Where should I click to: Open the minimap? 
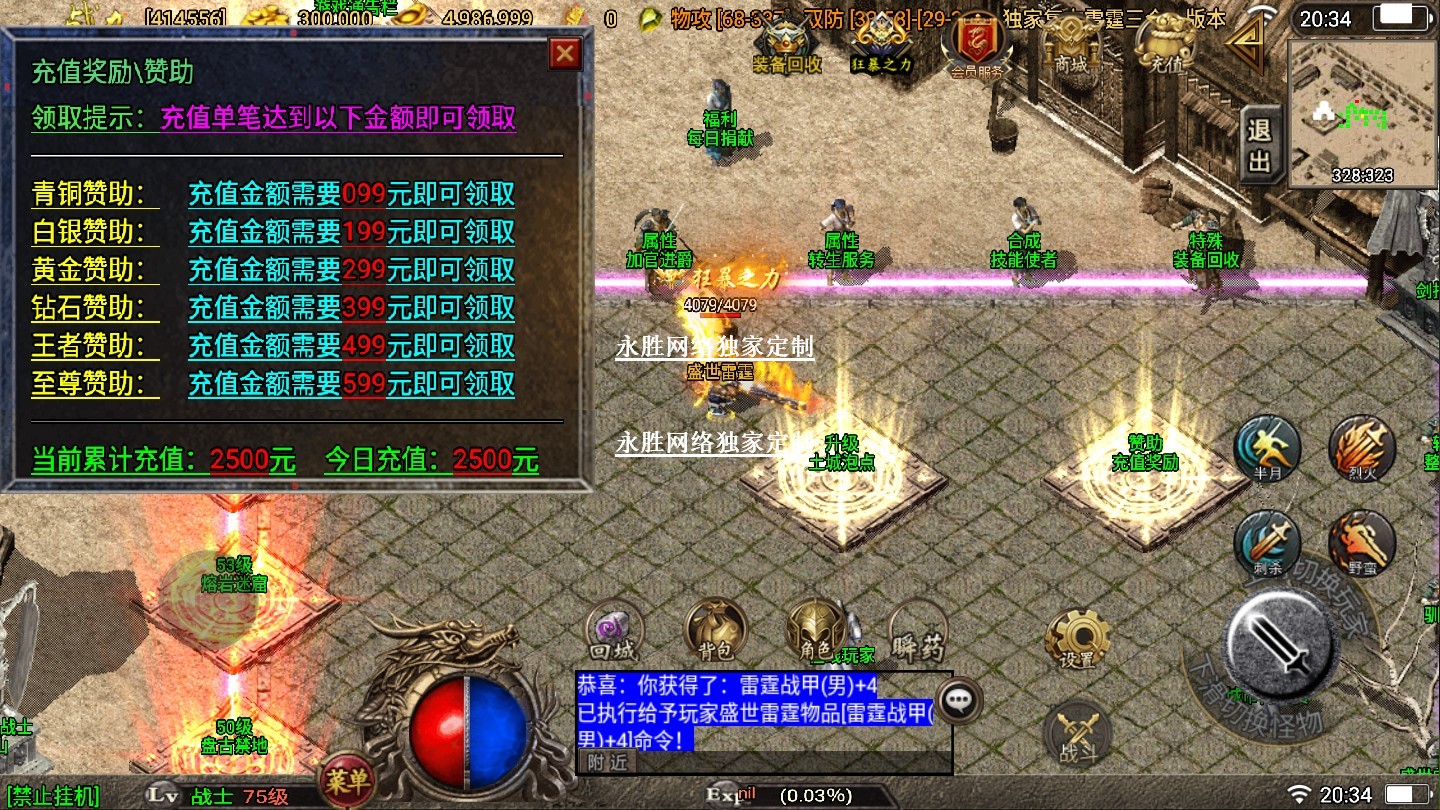(x=1358, y=113)
